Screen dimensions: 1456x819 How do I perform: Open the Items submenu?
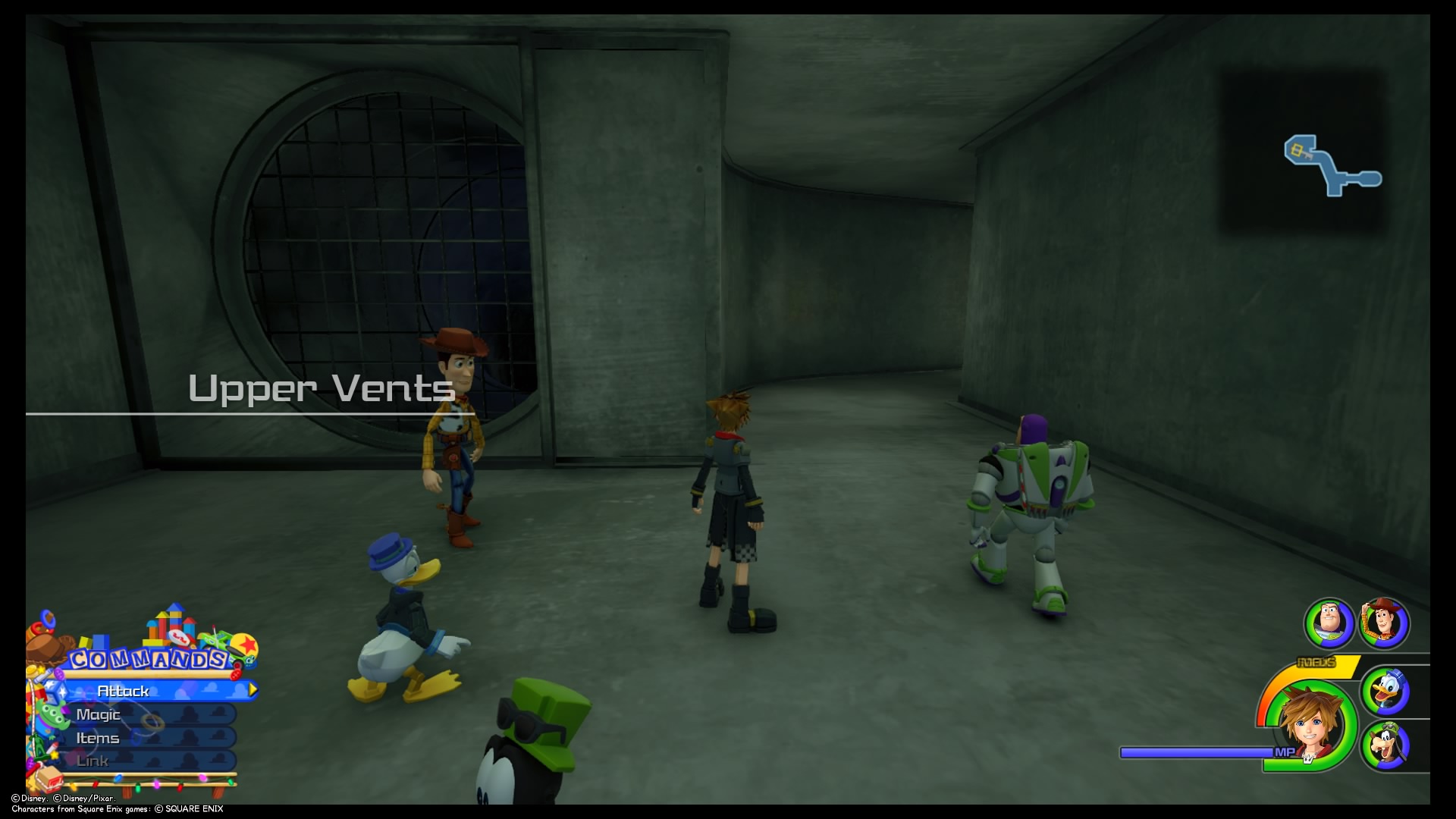99,737
